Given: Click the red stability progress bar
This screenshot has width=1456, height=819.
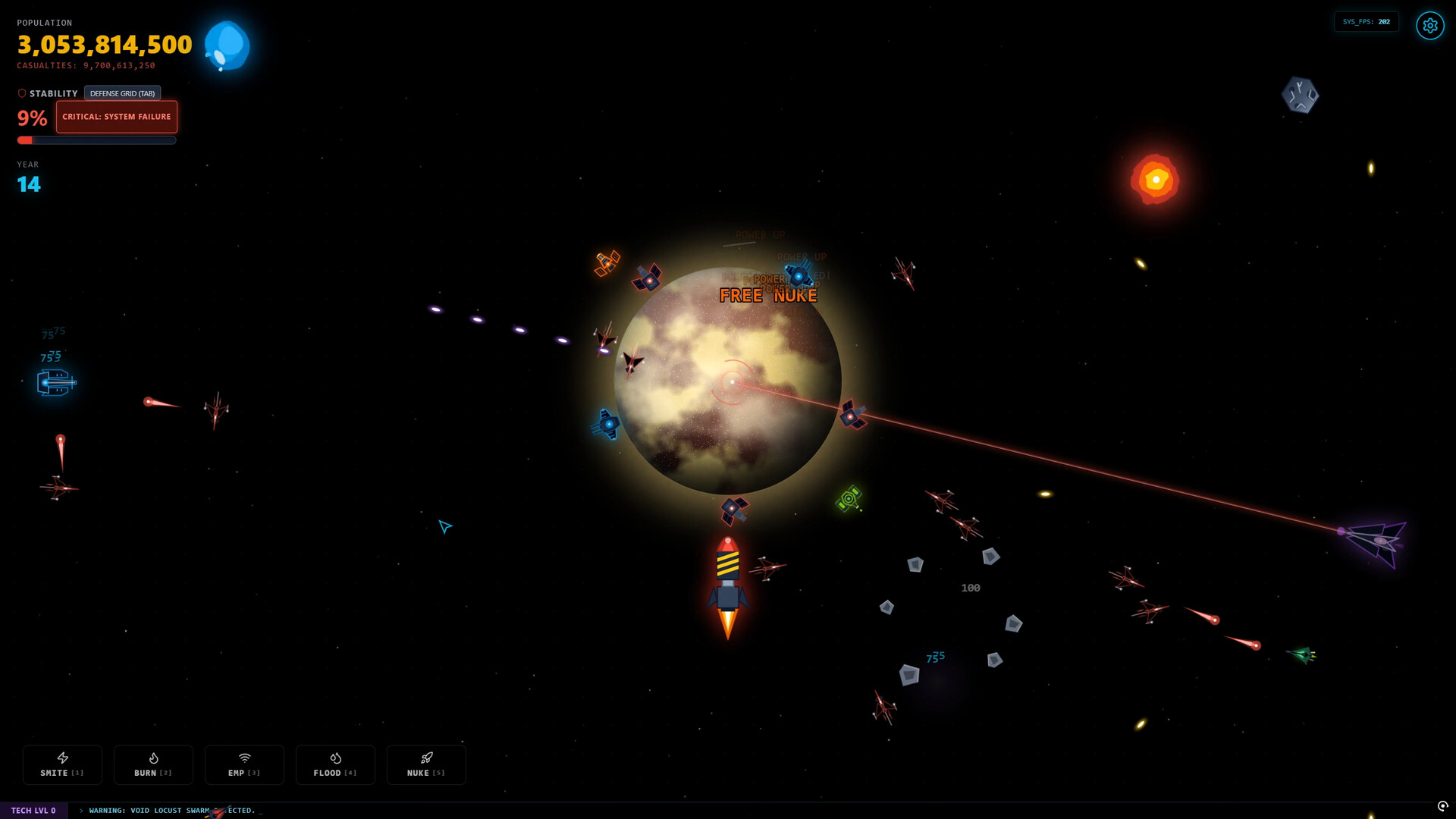Looking at the screenshot, I should 96,140.
